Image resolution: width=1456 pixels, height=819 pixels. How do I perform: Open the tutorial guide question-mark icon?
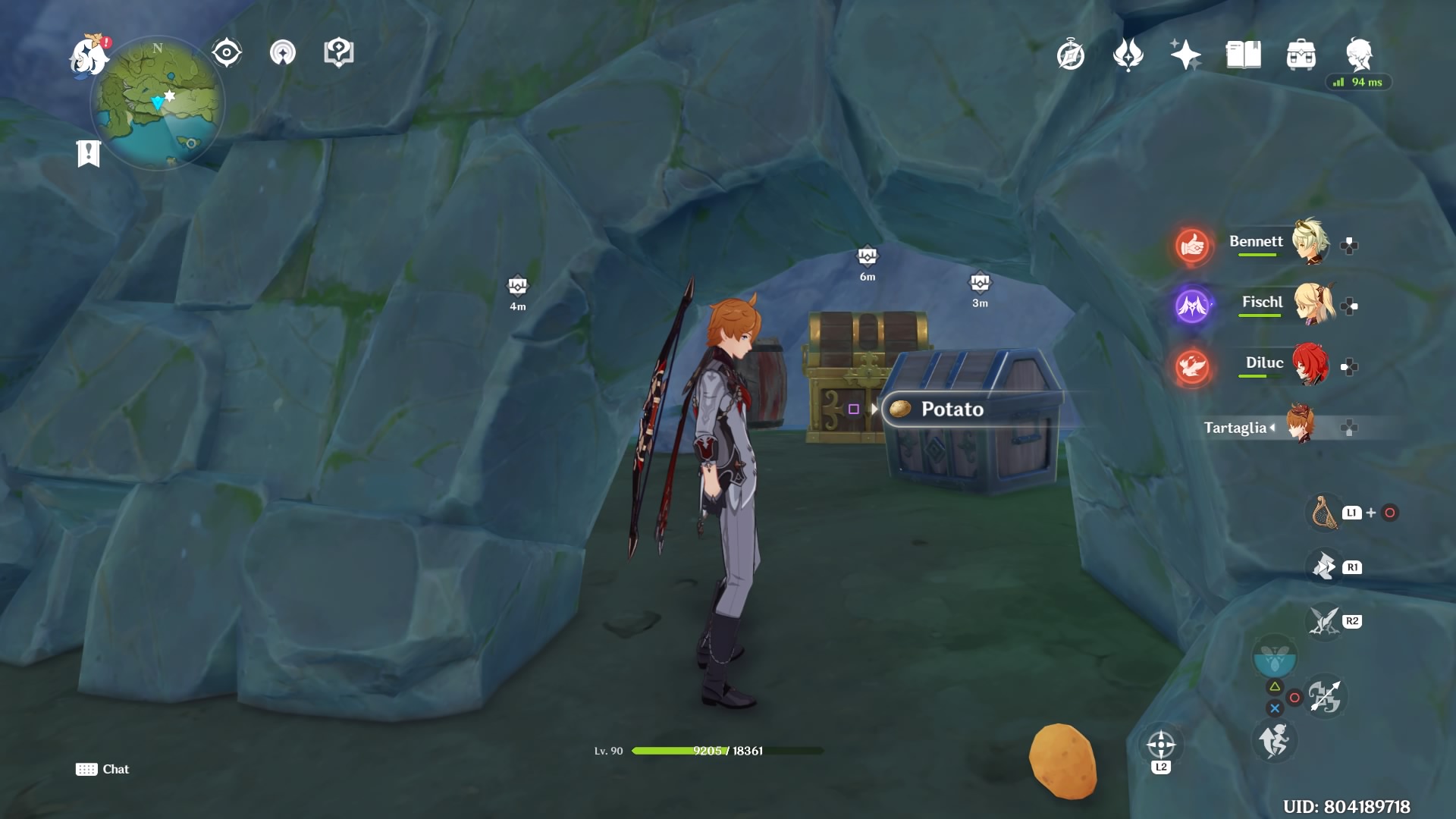337,52
